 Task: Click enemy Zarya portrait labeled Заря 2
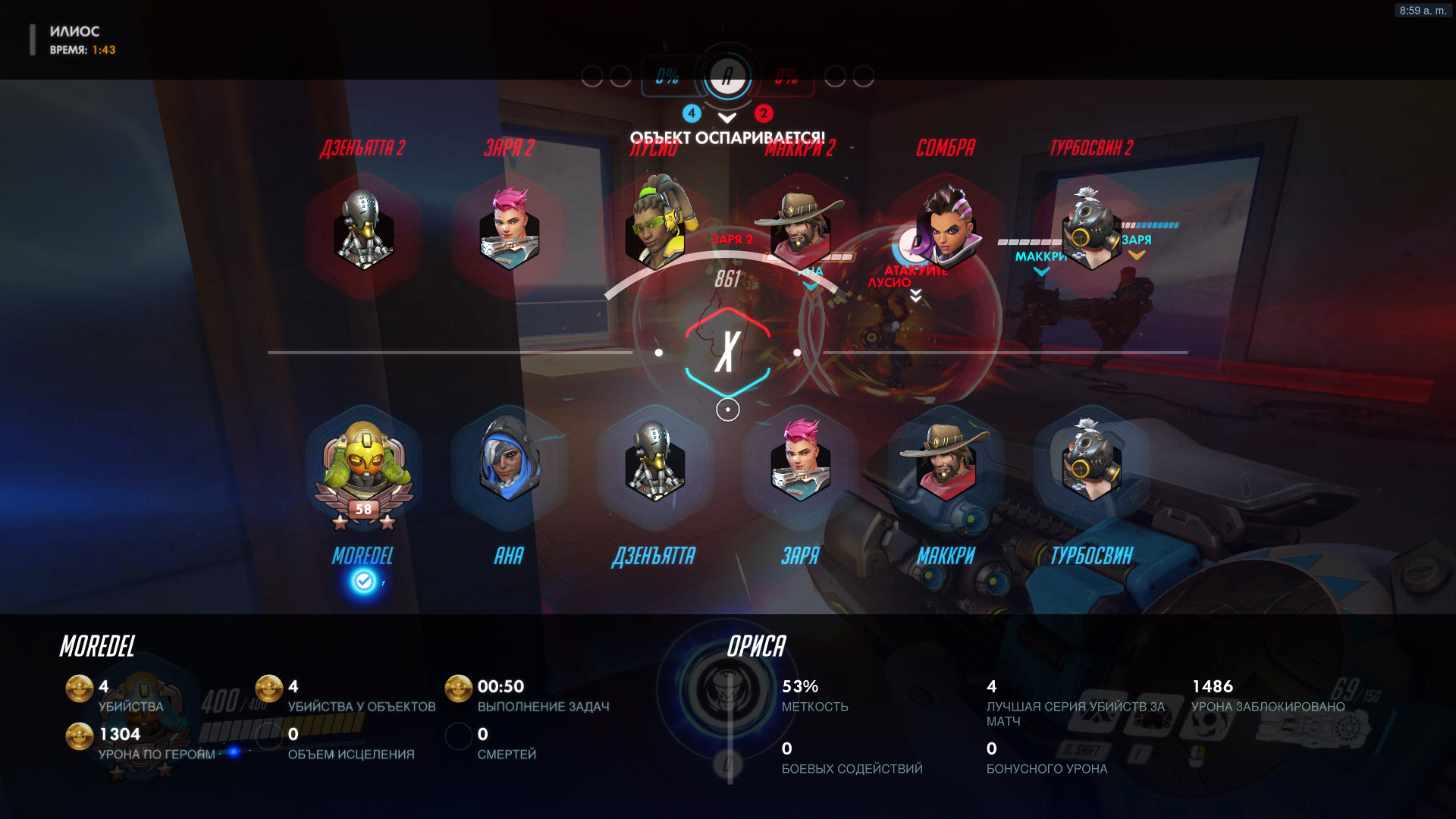(x=509, y=230)
